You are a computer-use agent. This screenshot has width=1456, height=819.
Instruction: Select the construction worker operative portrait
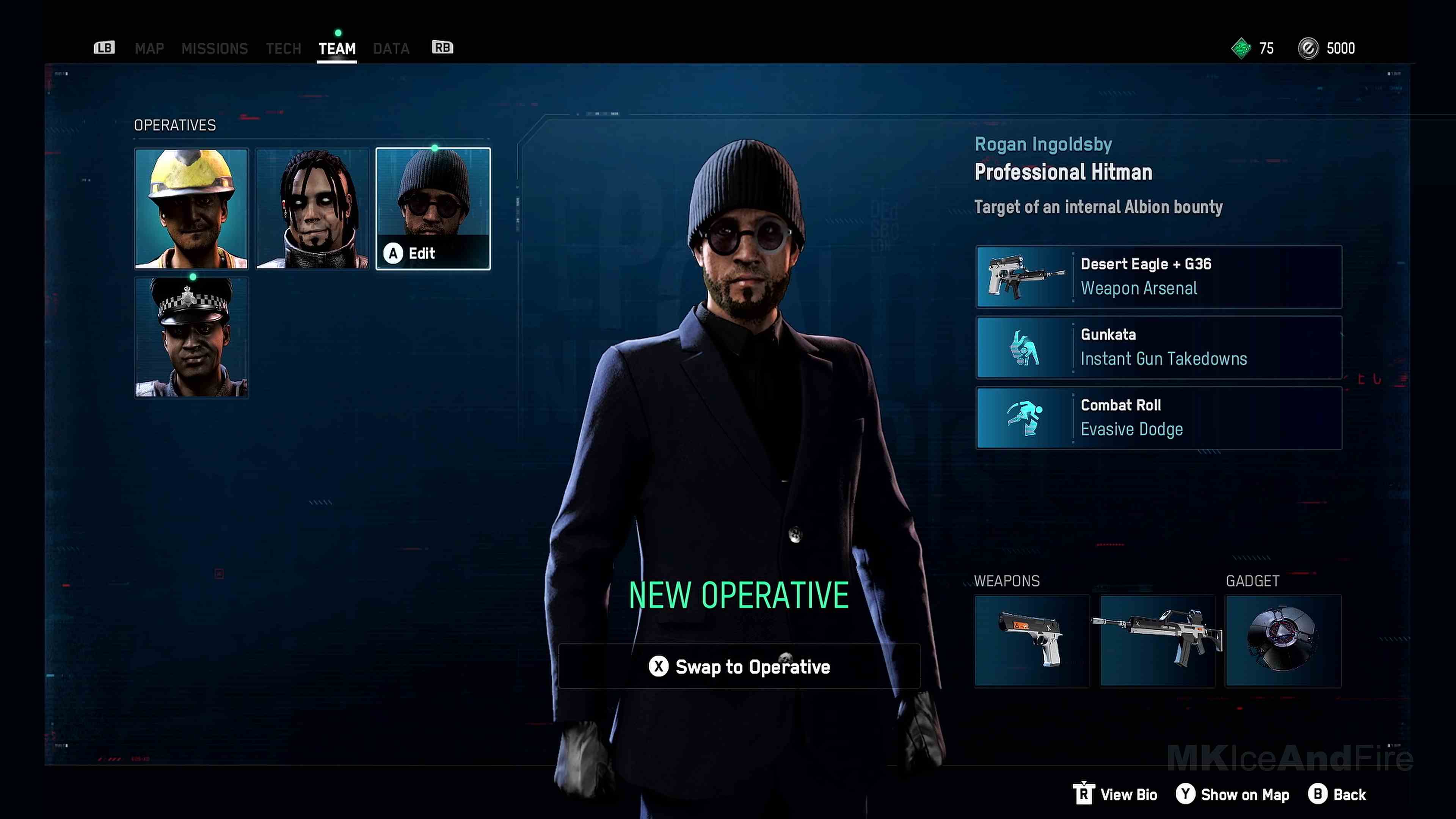pos(191,209)
